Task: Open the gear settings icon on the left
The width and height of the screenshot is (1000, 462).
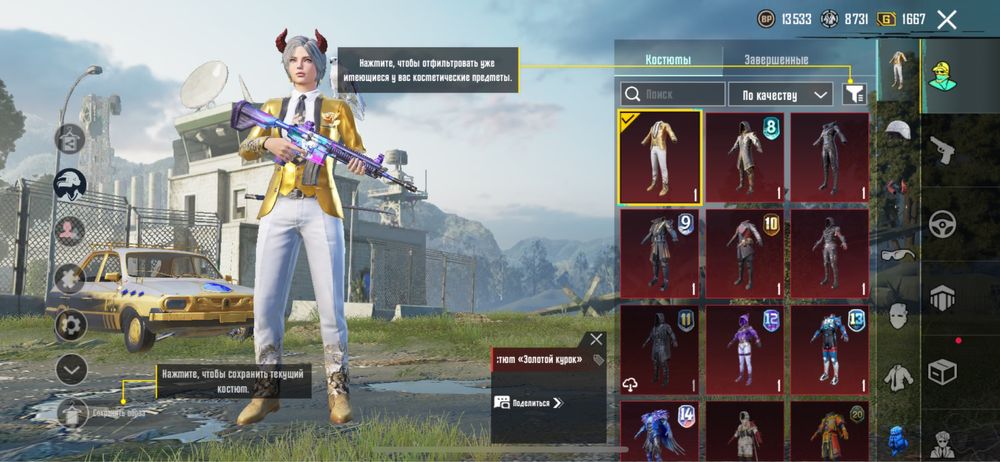Action: click(71, 324)
